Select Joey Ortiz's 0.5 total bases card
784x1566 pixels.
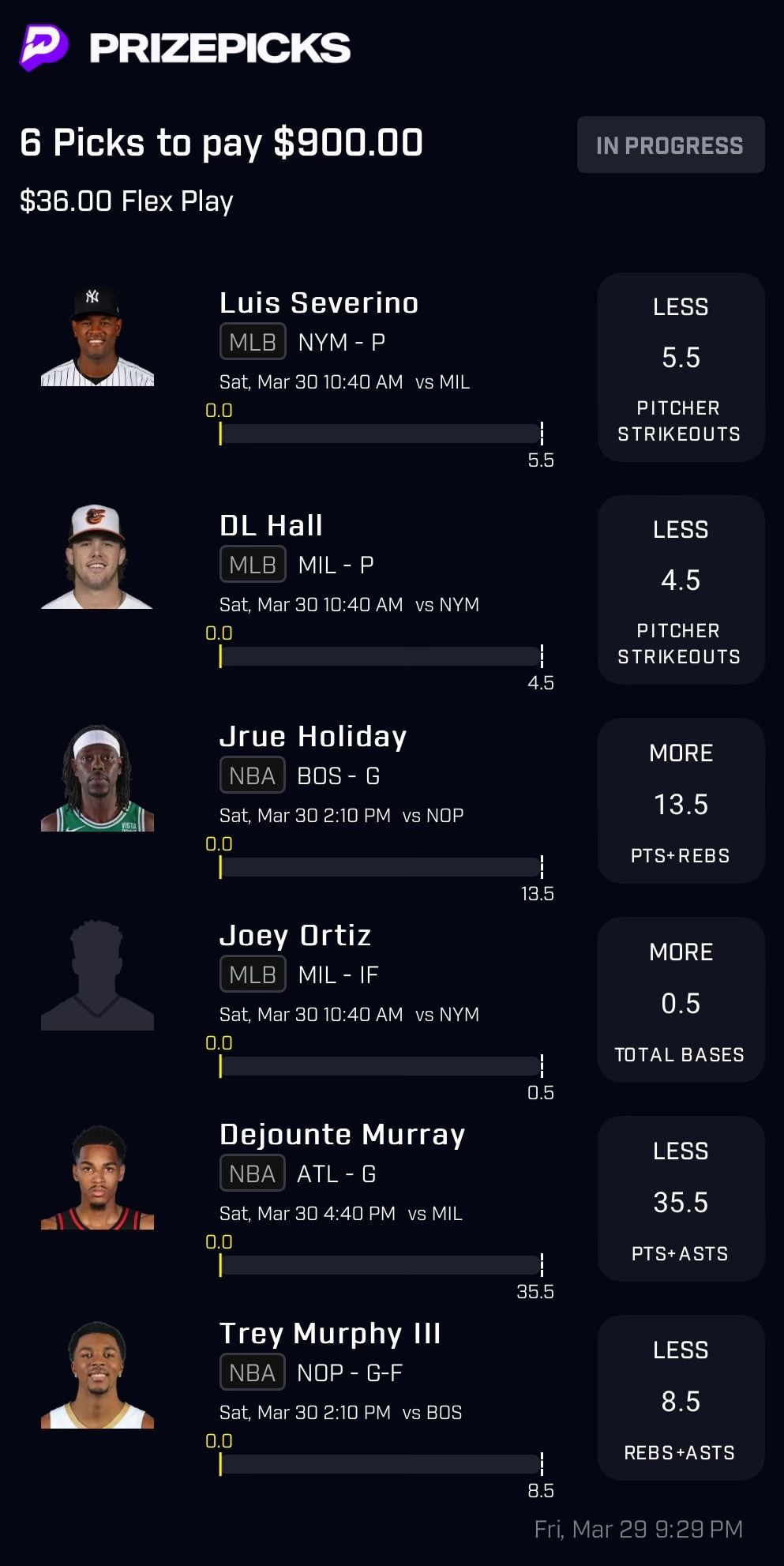coord(681,1000)
